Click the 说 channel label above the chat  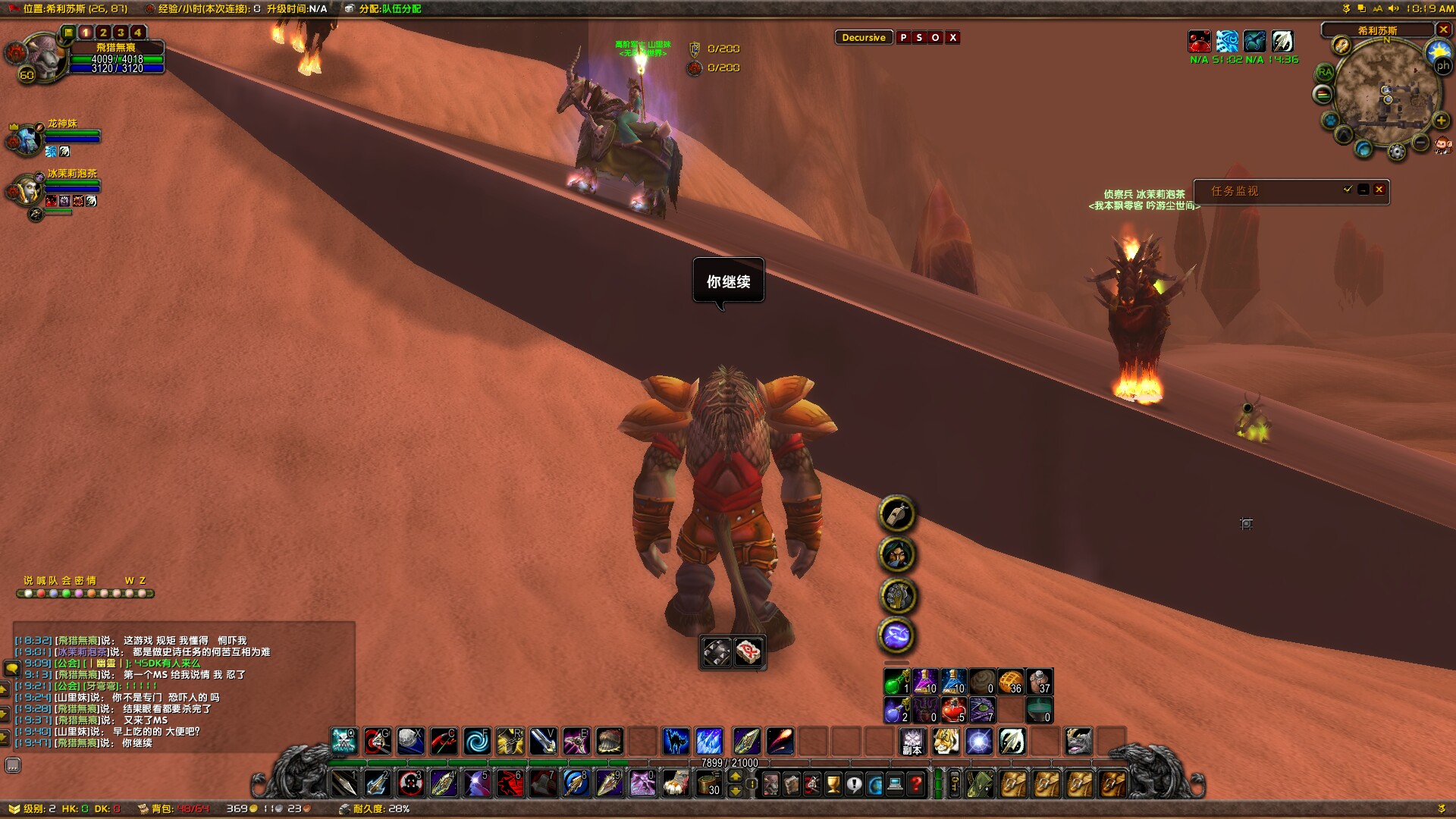[x=28, y=581]
